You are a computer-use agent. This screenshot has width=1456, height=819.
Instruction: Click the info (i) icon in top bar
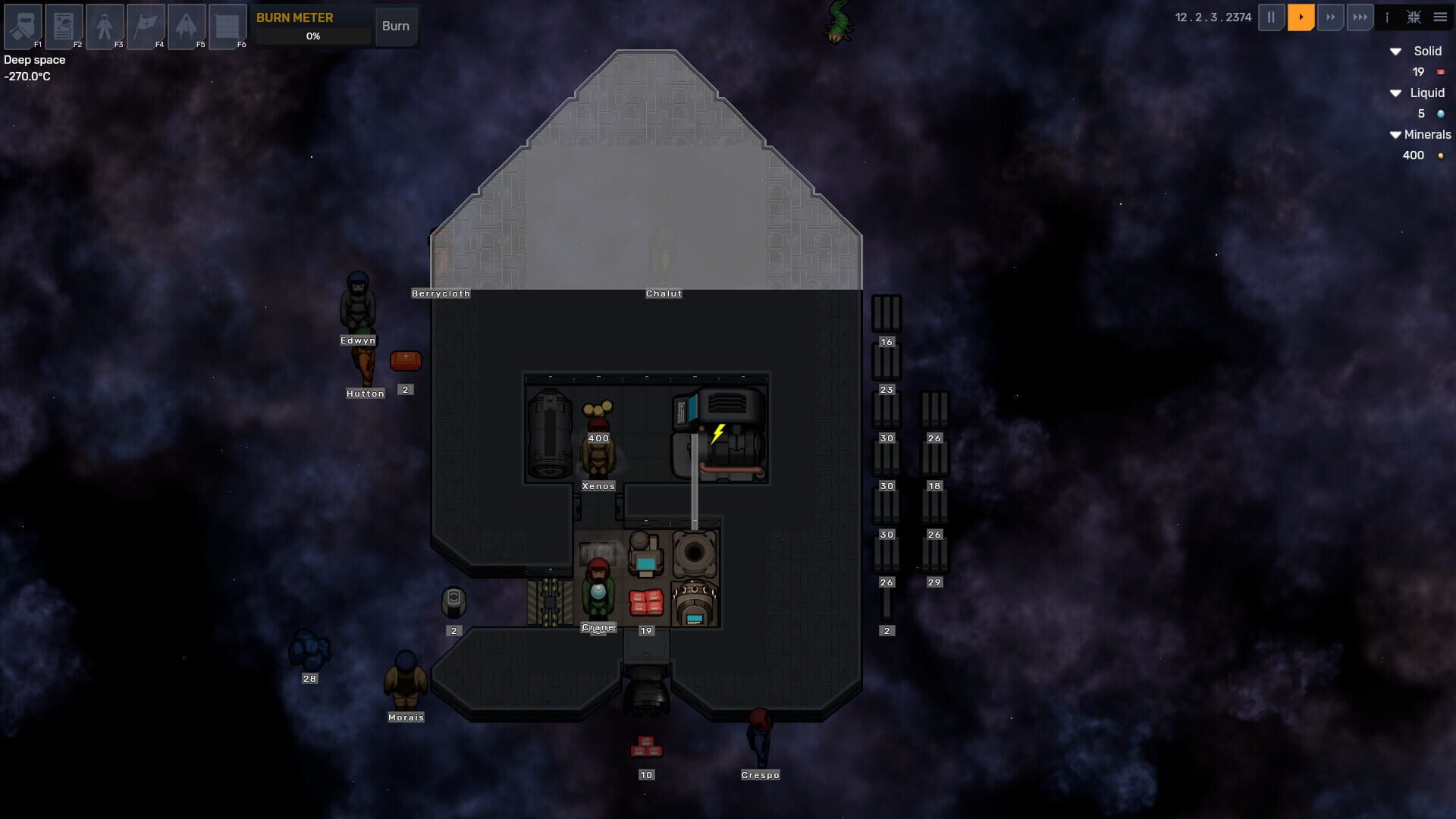(x=1389, y=17)
